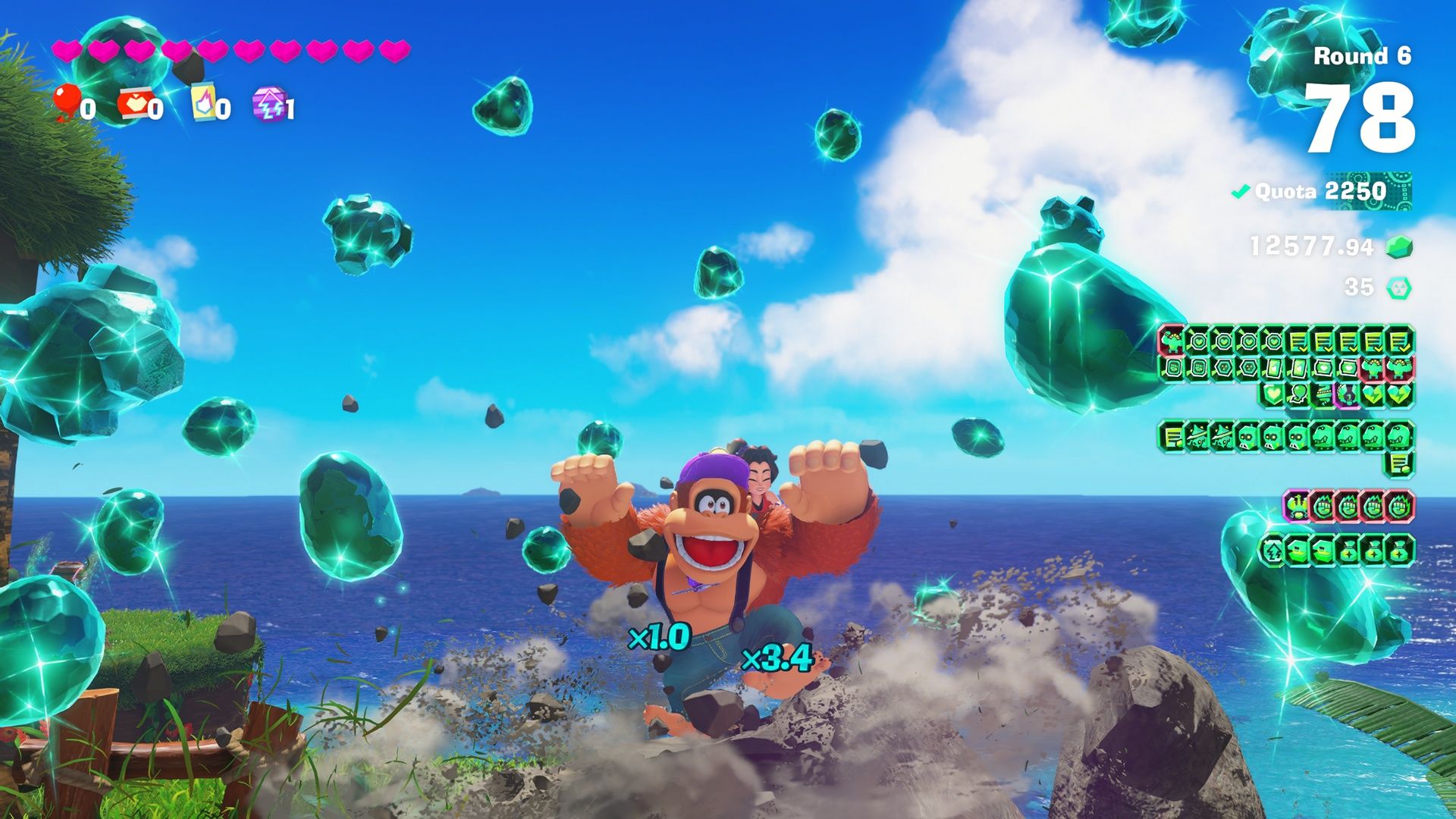1456x819 pixels.
Task: Click the heart shield perk icon
Action: click(x=1272, y=394)
